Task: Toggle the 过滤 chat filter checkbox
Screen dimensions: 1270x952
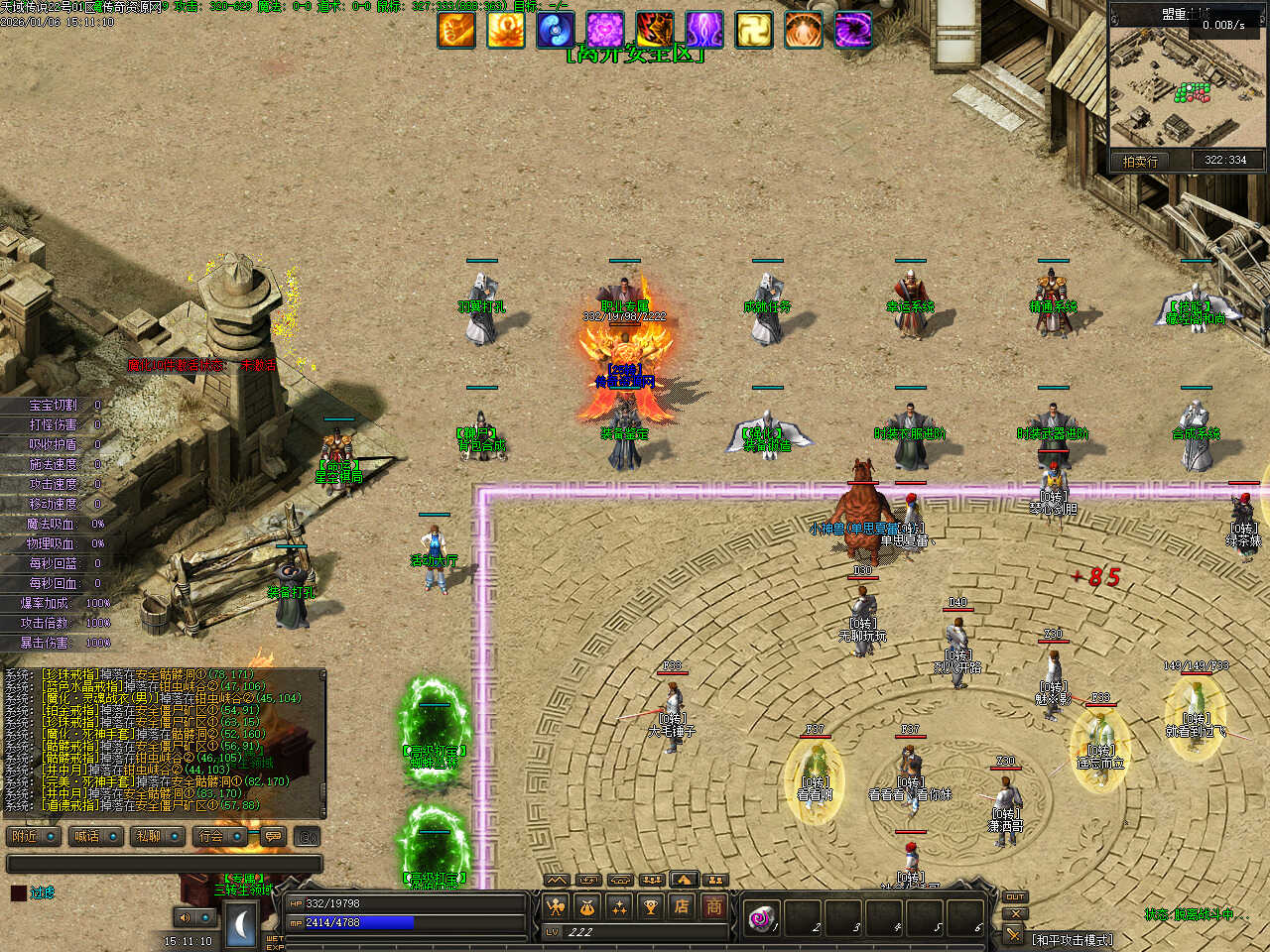Action: [x=19, y=892]
